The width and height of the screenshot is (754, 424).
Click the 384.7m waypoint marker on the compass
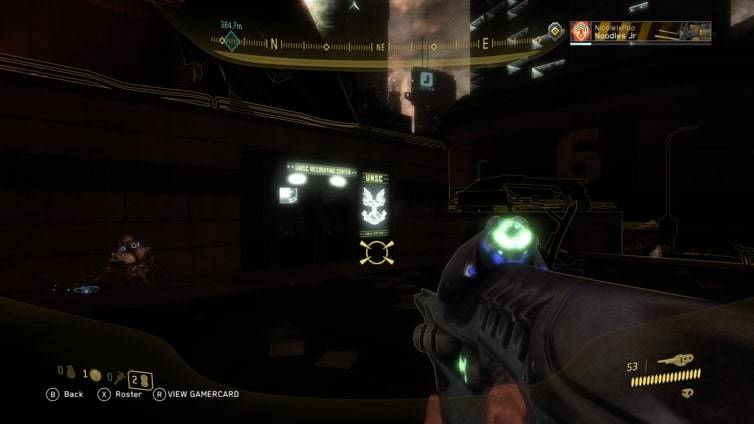tap(232, 41)
